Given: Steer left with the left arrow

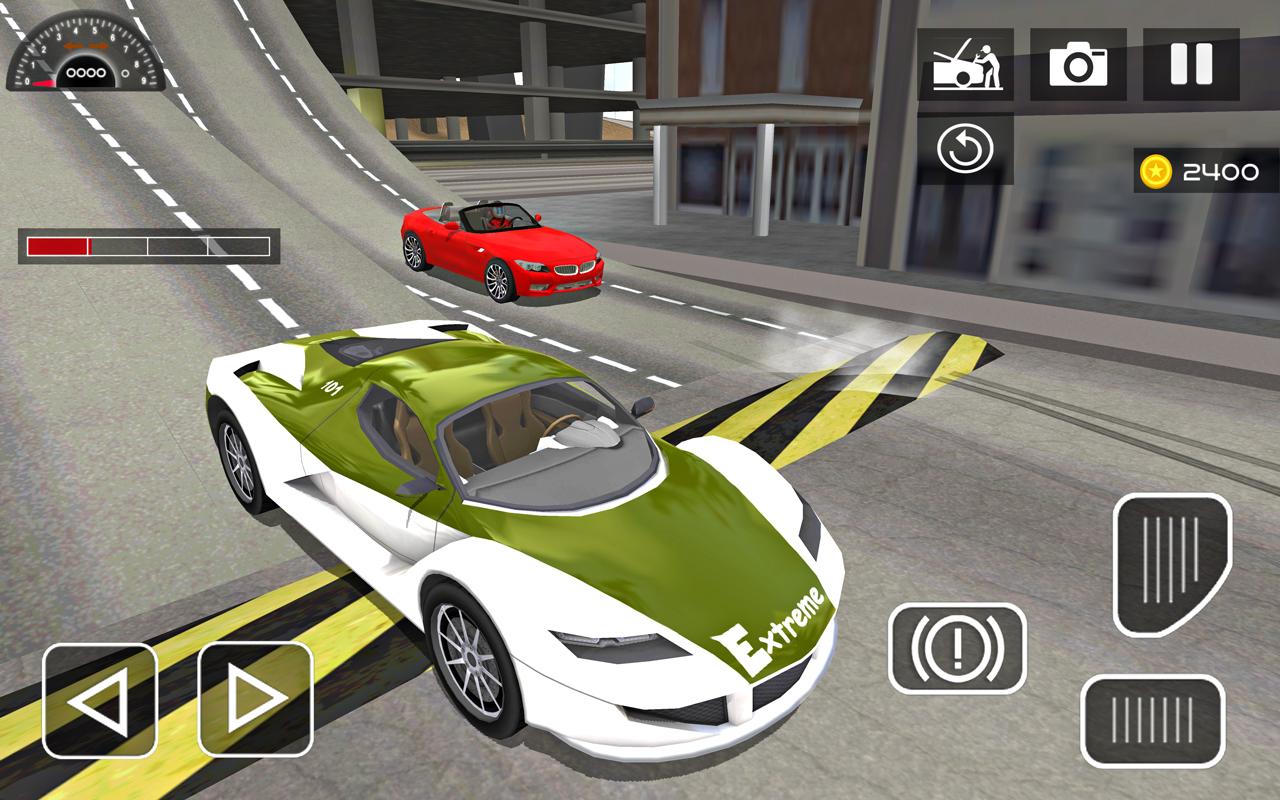Looking at the screenshot, I should point(100,699).
